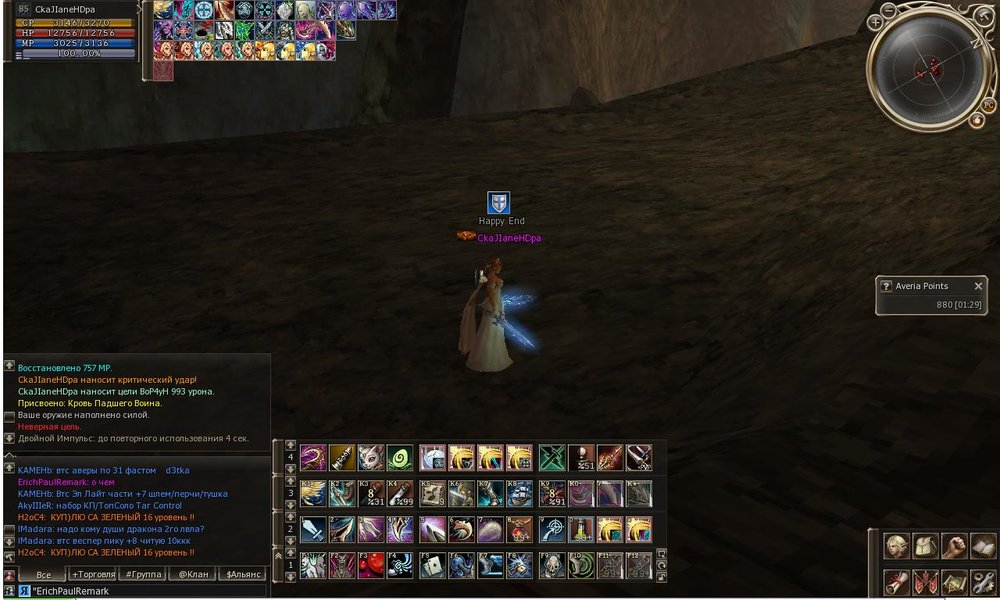1000x600 pixels.
Task: Open the actions fist icon
Action: [x=954, y=546]
